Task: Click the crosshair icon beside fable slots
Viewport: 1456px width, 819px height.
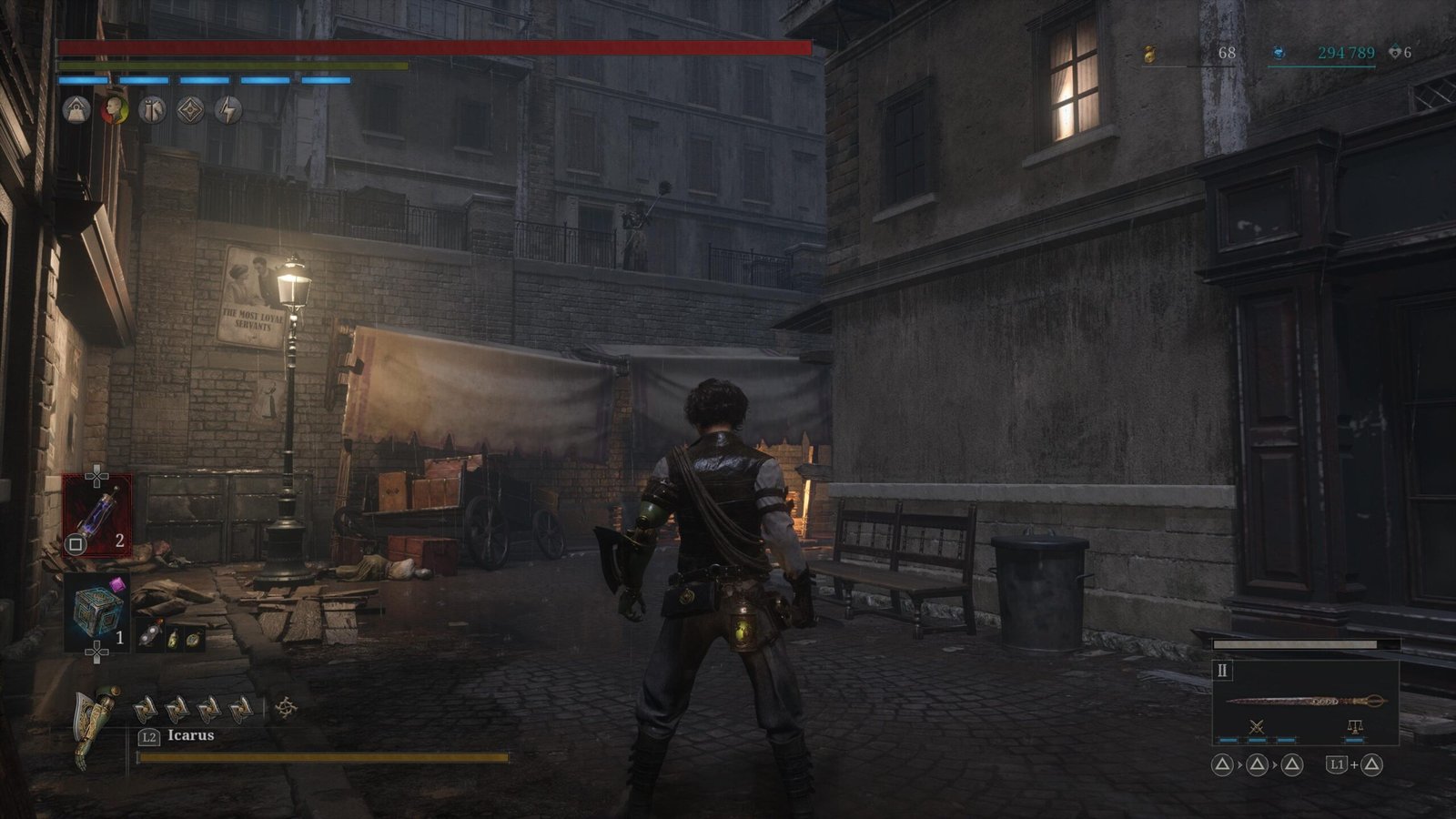Action: [x=286, y=708]
